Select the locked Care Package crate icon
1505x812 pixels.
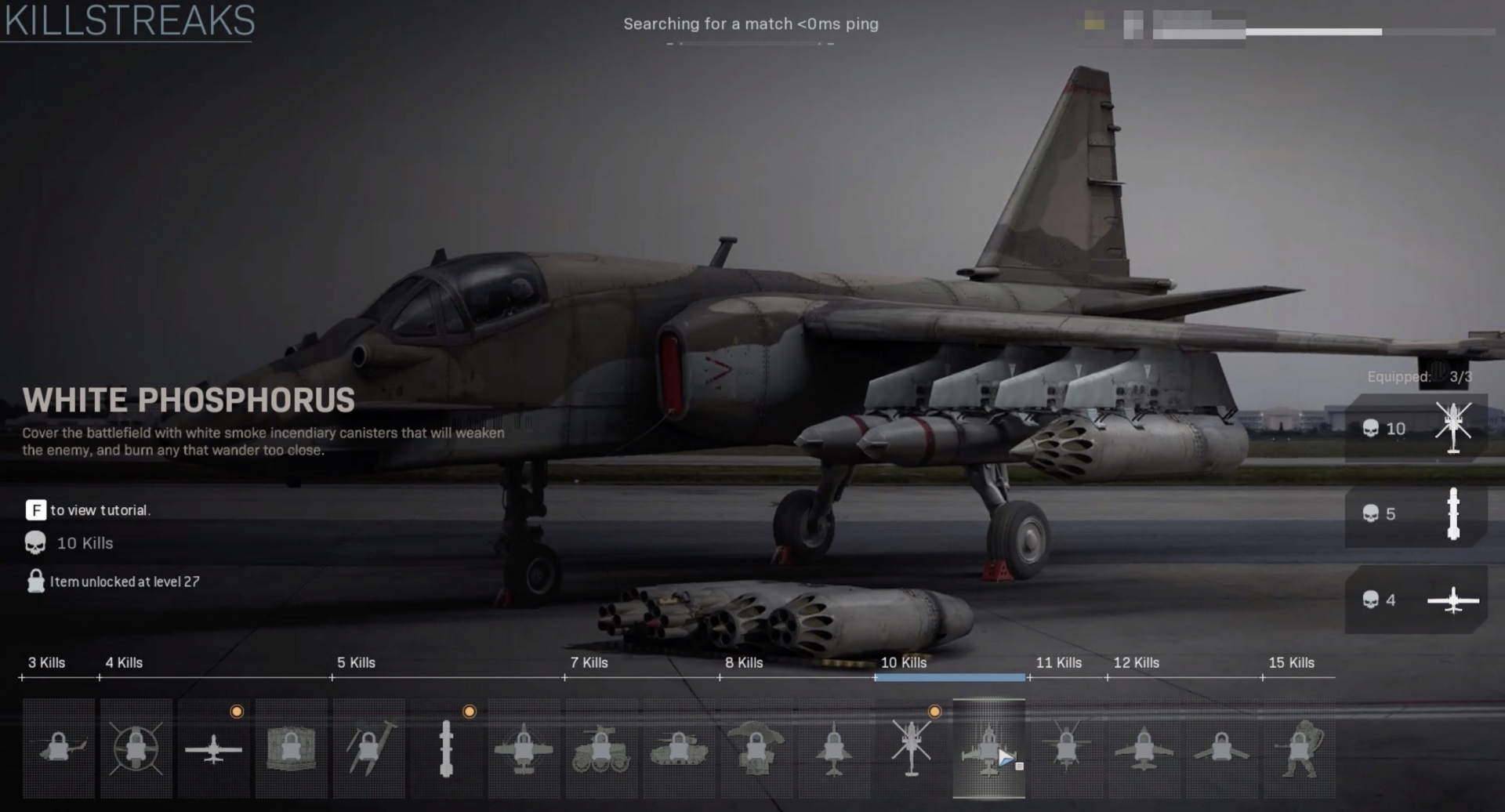(x=292, y=749)
